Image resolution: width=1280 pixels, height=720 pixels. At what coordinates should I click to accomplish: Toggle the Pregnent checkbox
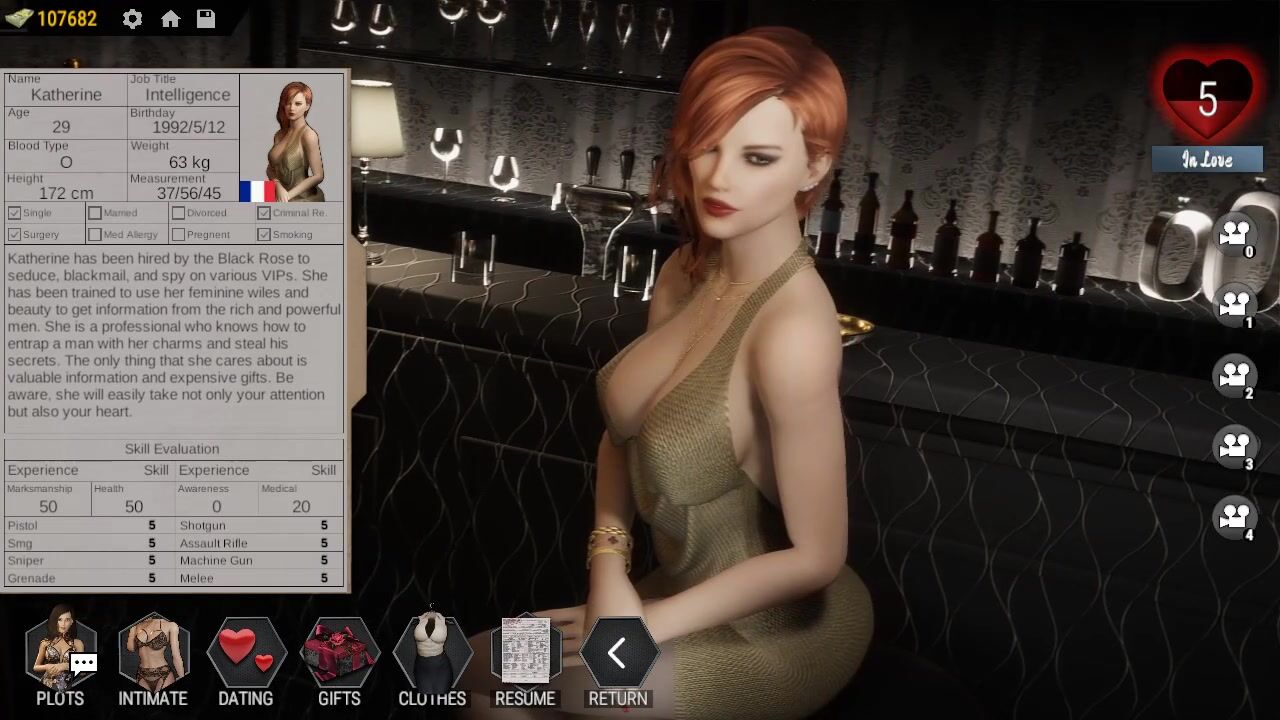178,235
